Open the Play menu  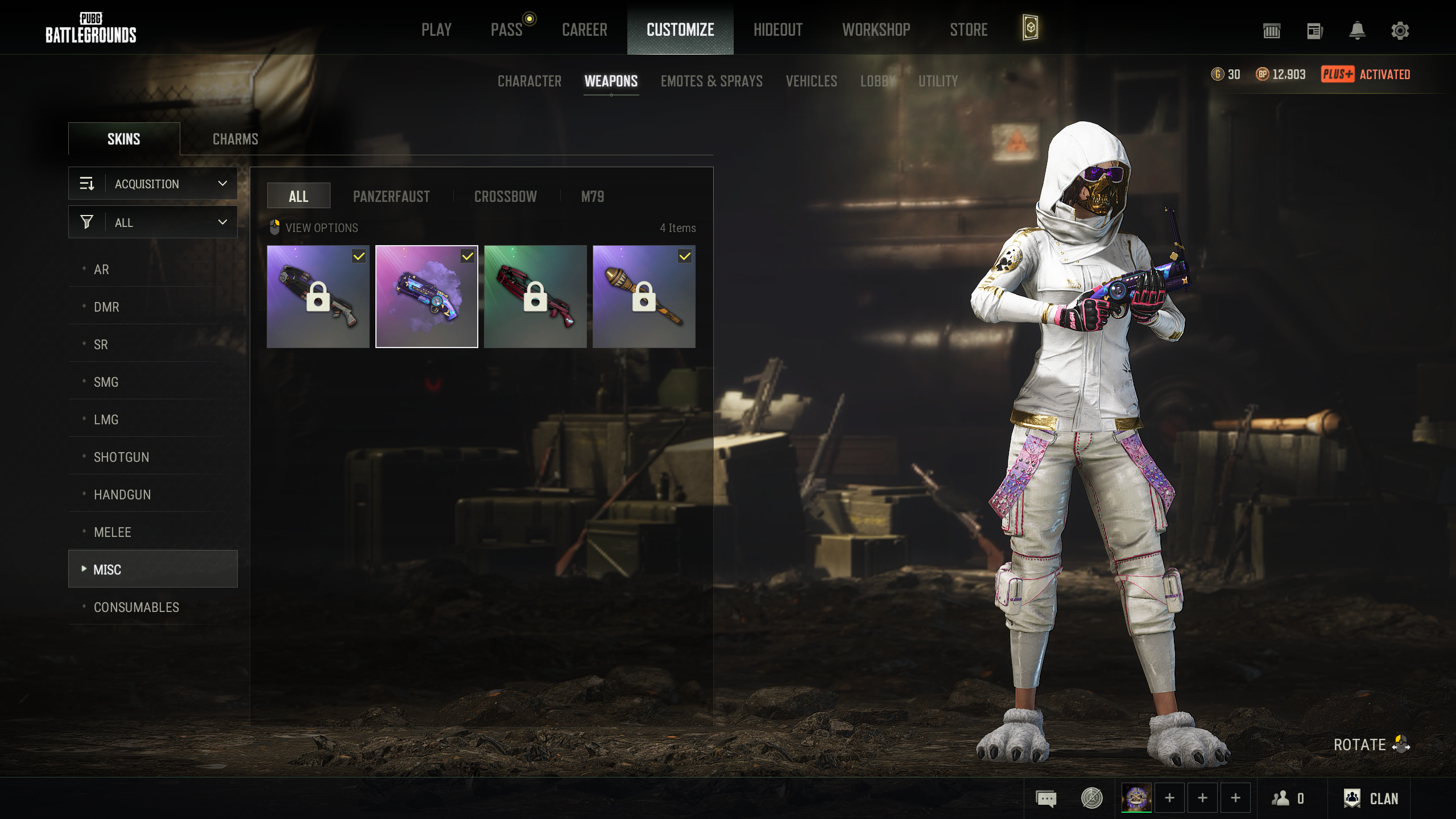(x=436, y=30)
